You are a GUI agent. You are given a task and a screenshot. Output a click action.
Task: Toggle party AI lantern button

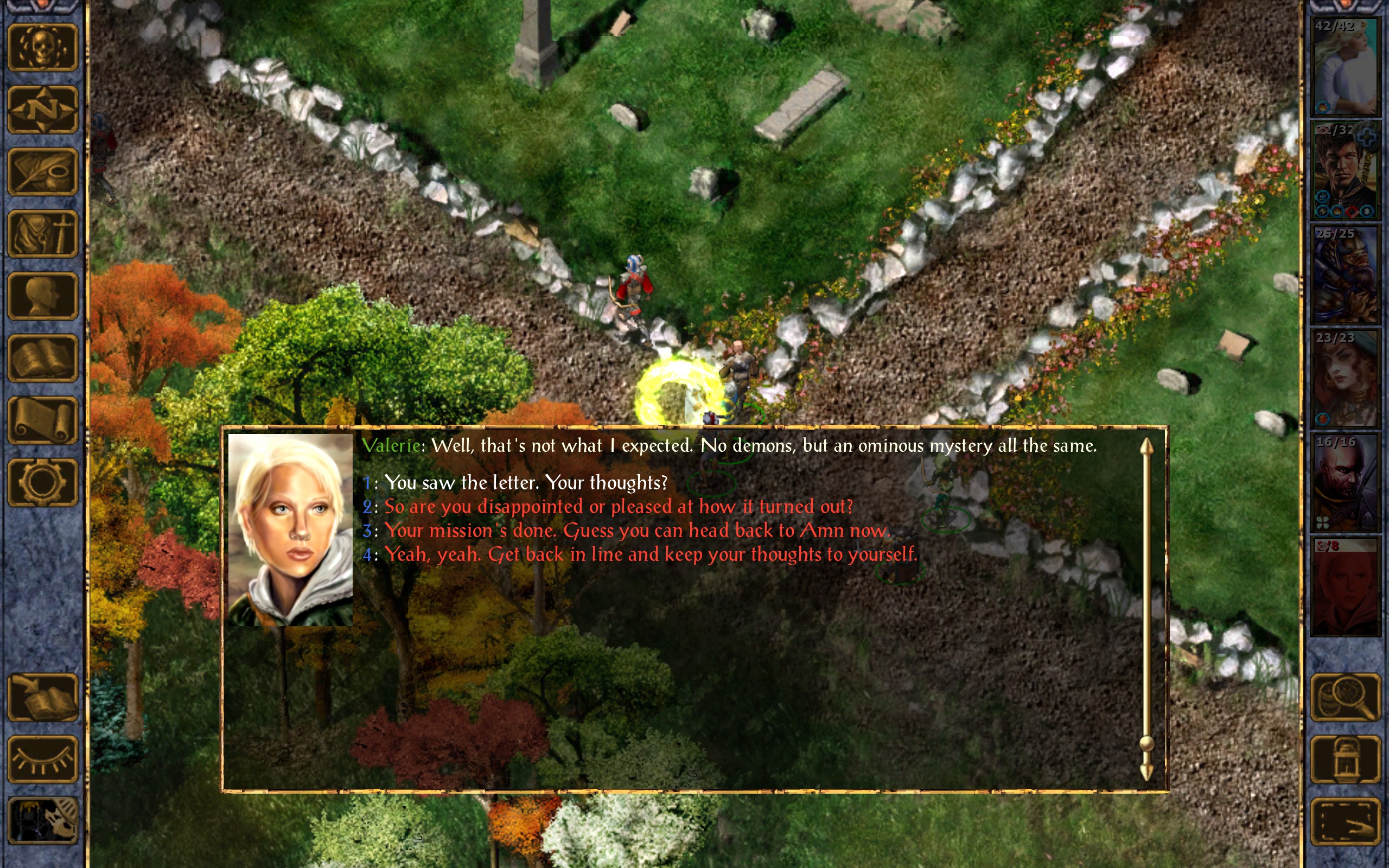tap(1346, 759)
